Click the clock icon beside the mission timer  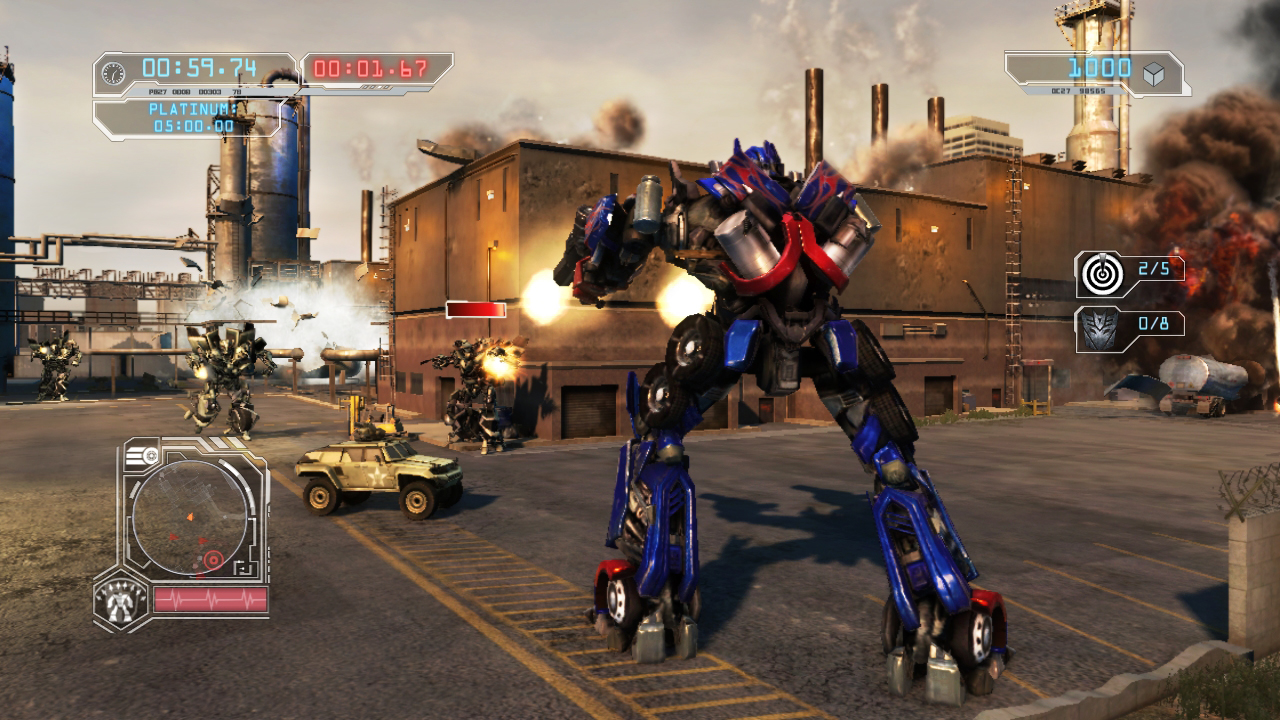pos(115,72)
